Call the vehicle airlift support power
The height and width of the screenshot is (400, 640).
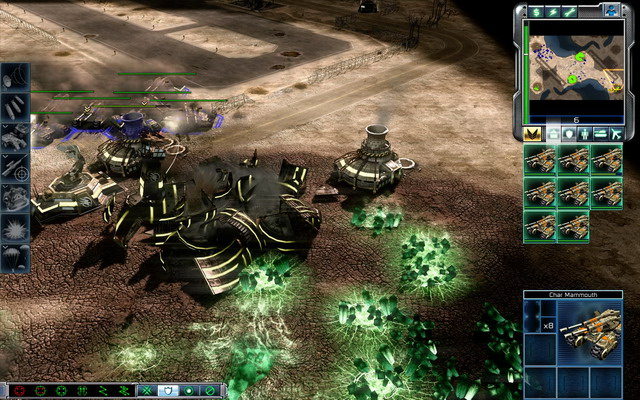pos(16,138)
